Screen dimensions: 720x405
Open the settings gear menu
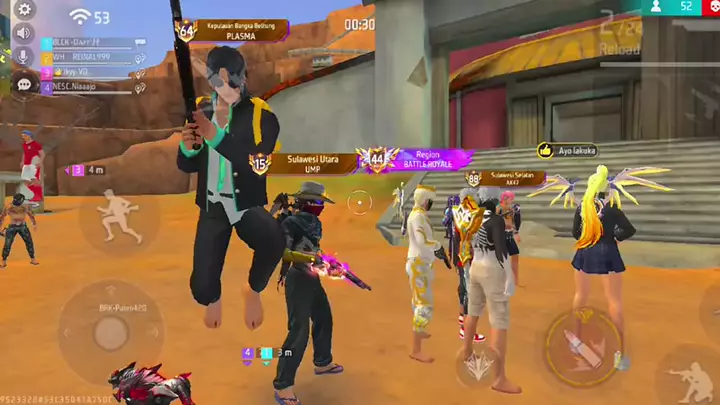coord(24,10)
